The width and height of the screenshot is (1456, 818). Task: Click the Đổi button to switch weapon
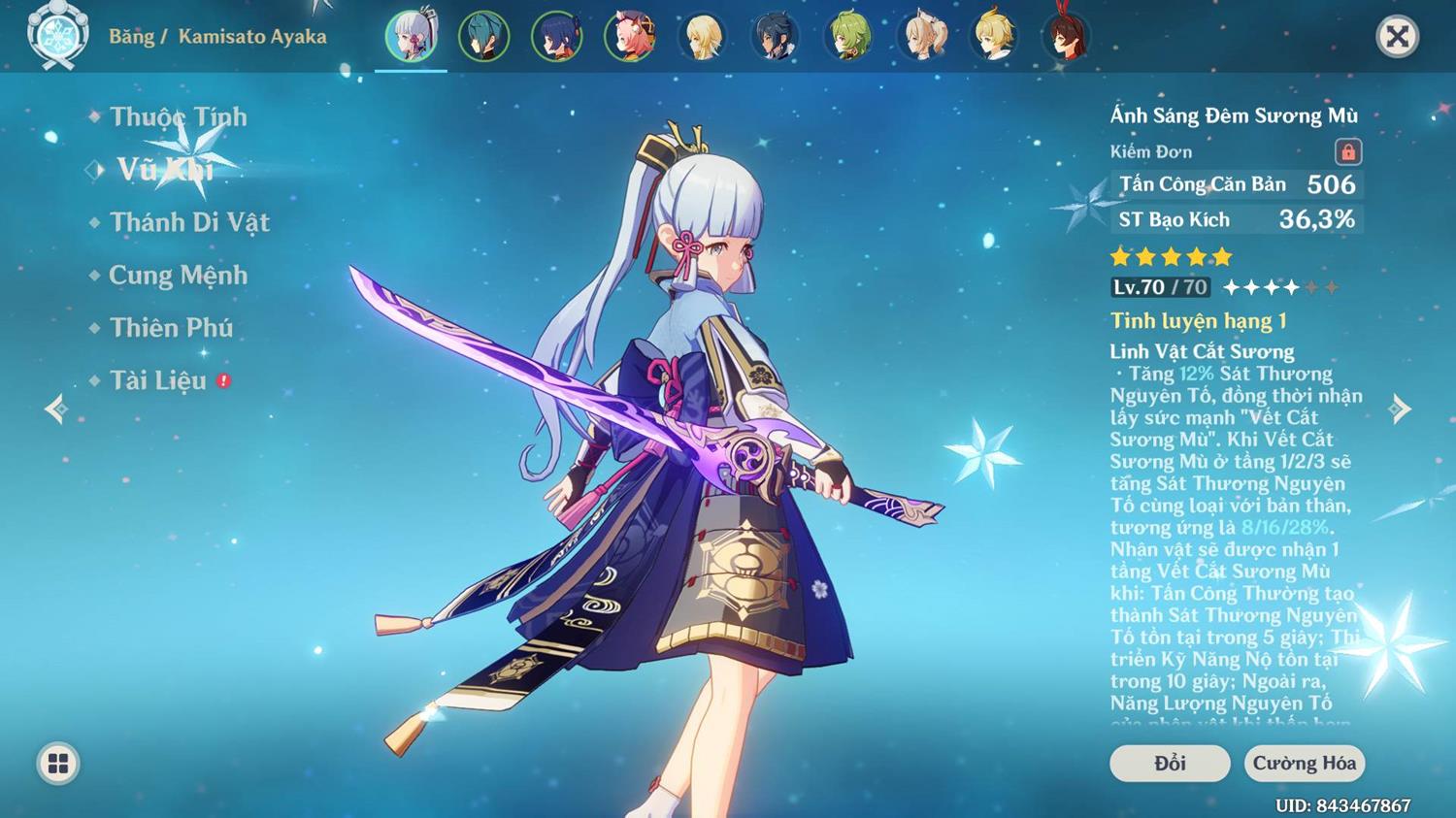click(1170, 764)
